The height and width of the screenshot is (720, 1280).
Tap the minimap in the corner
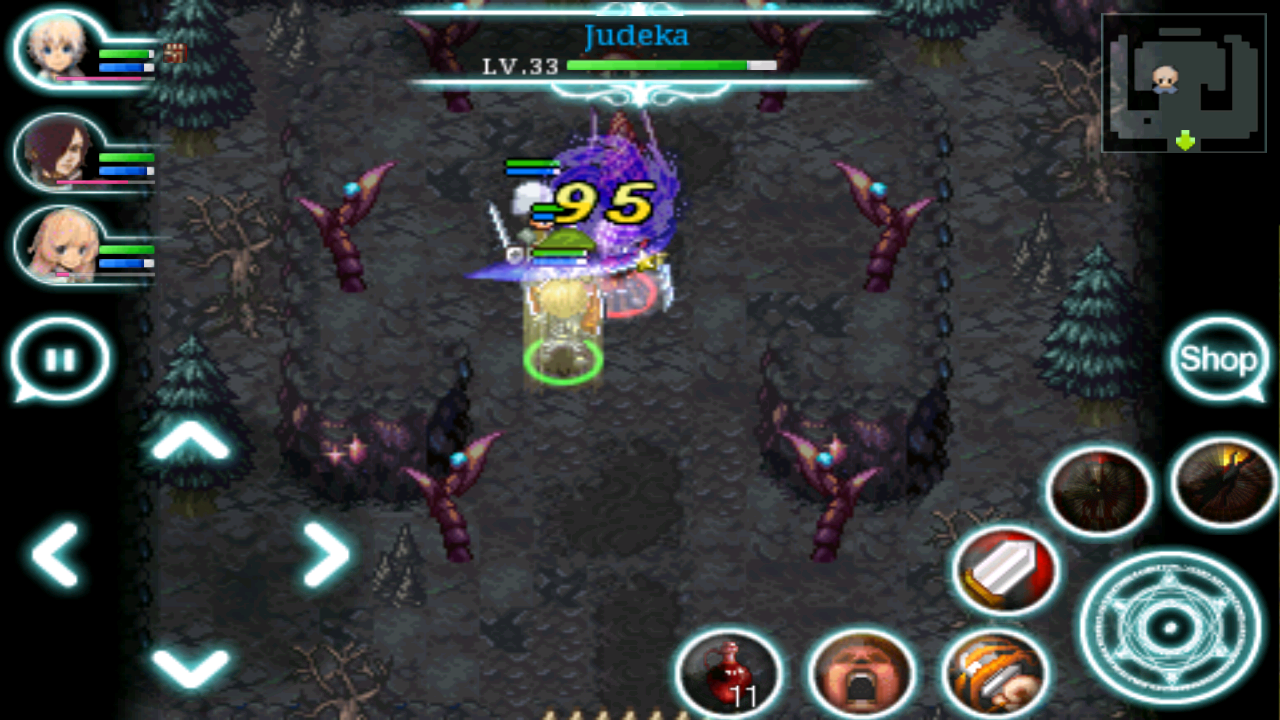(1183, 80)
